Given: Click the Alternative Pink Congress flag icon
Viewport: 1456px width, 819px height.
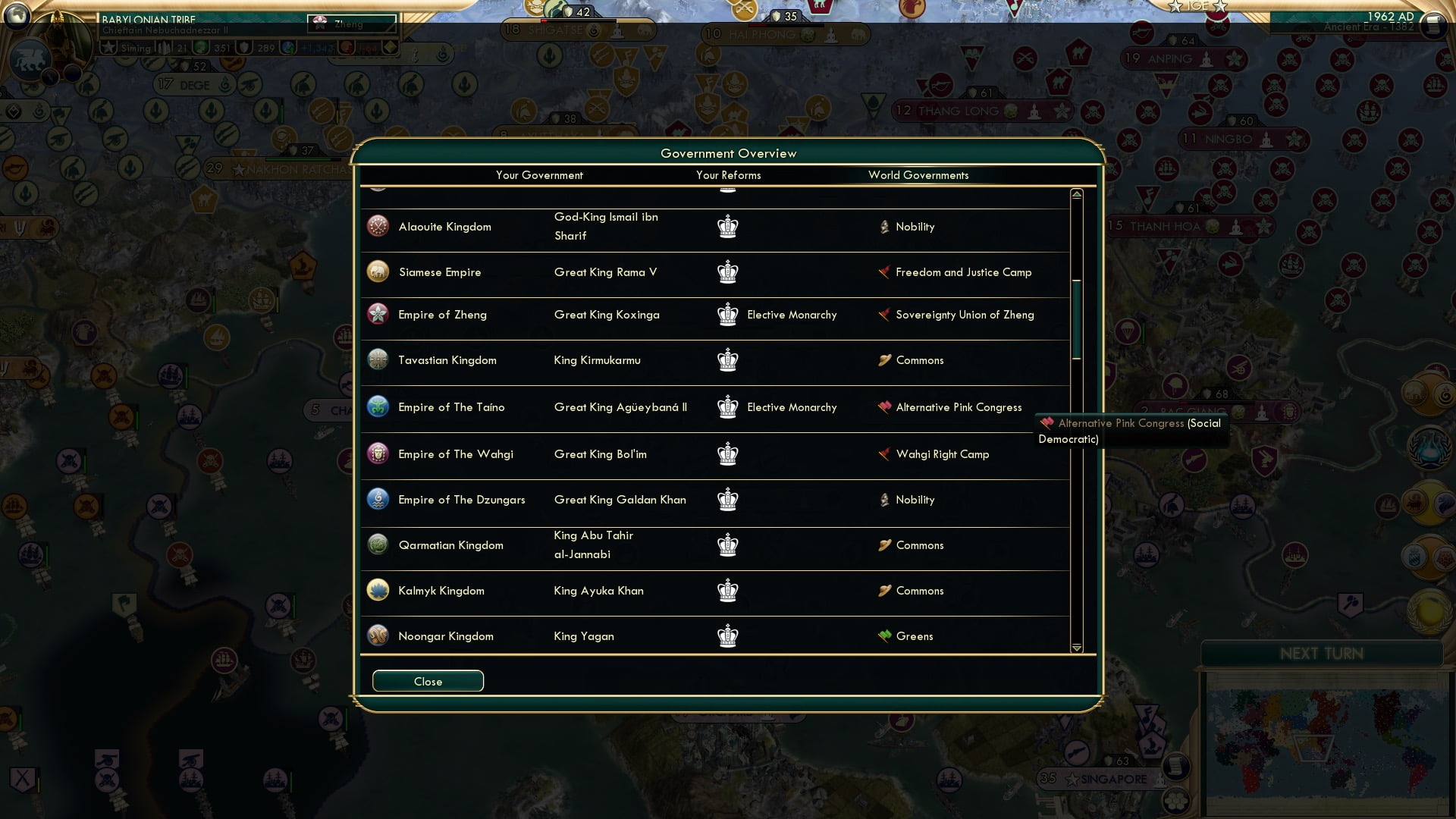Looking at the screenshot, I should click(883, 406).
